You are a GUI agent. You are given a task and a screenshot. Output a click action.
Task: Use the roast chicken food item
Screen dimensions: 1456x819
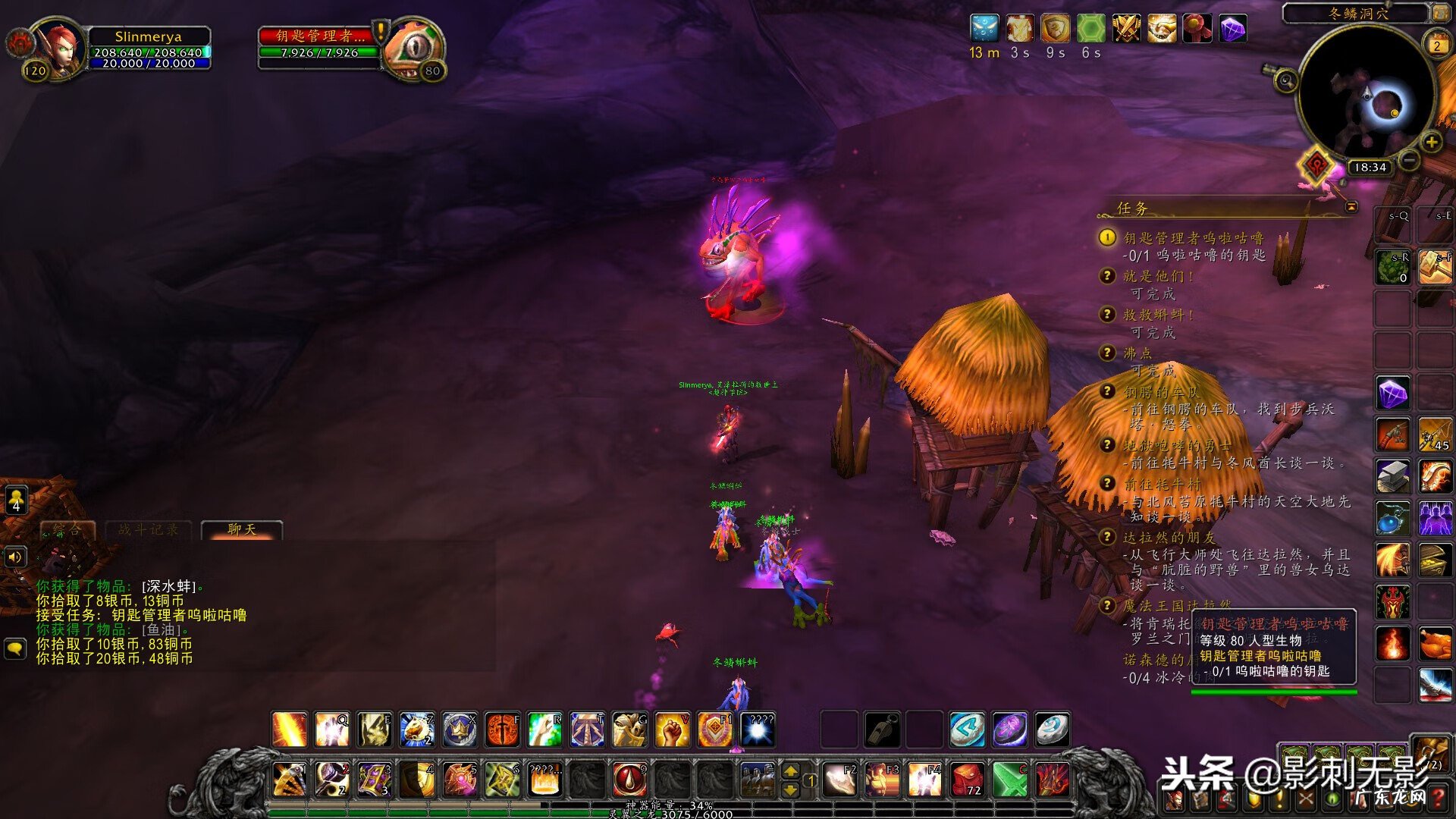coord(1435,645)
